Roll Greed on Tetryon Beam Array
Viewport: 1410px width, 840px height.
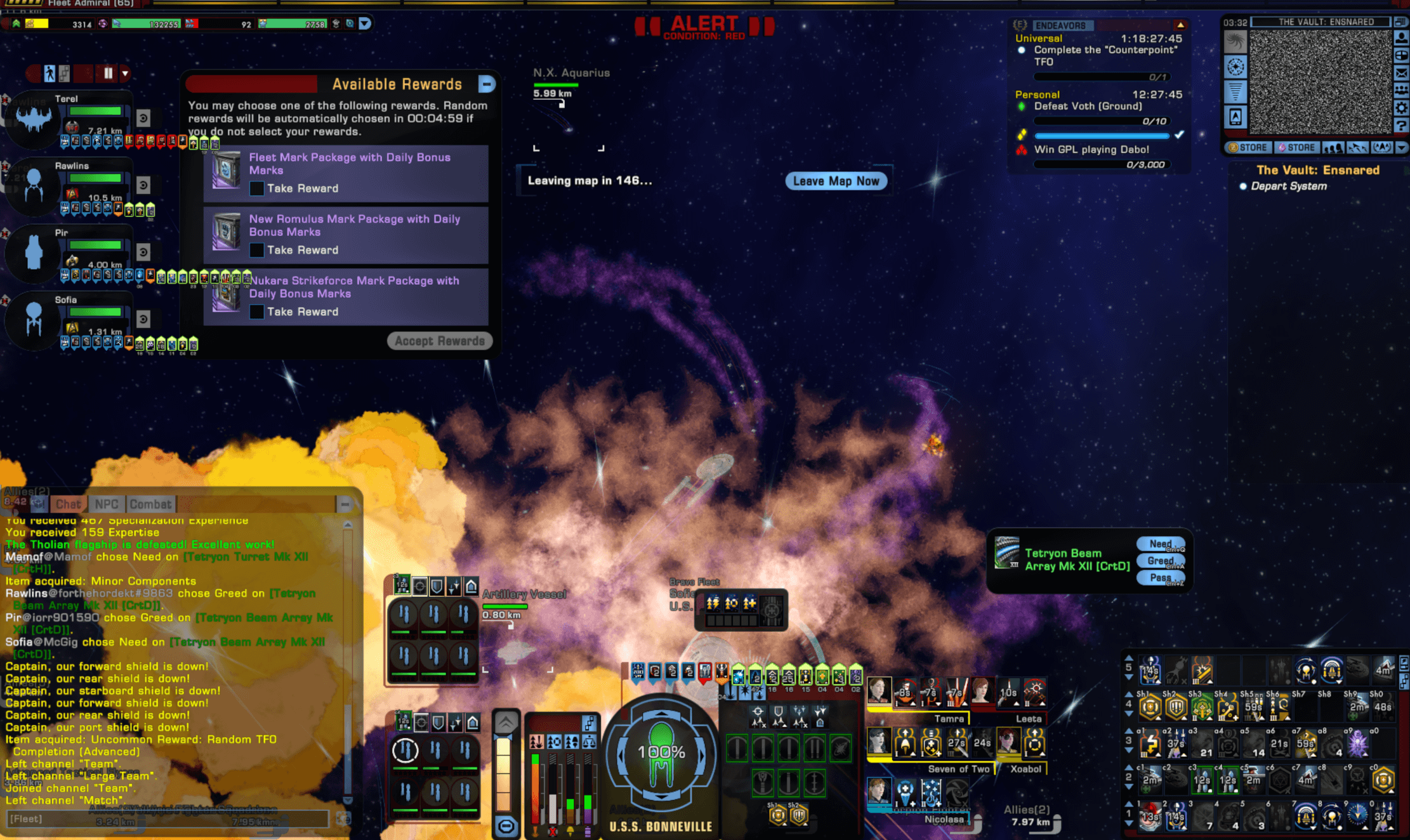pos(1161,561)
